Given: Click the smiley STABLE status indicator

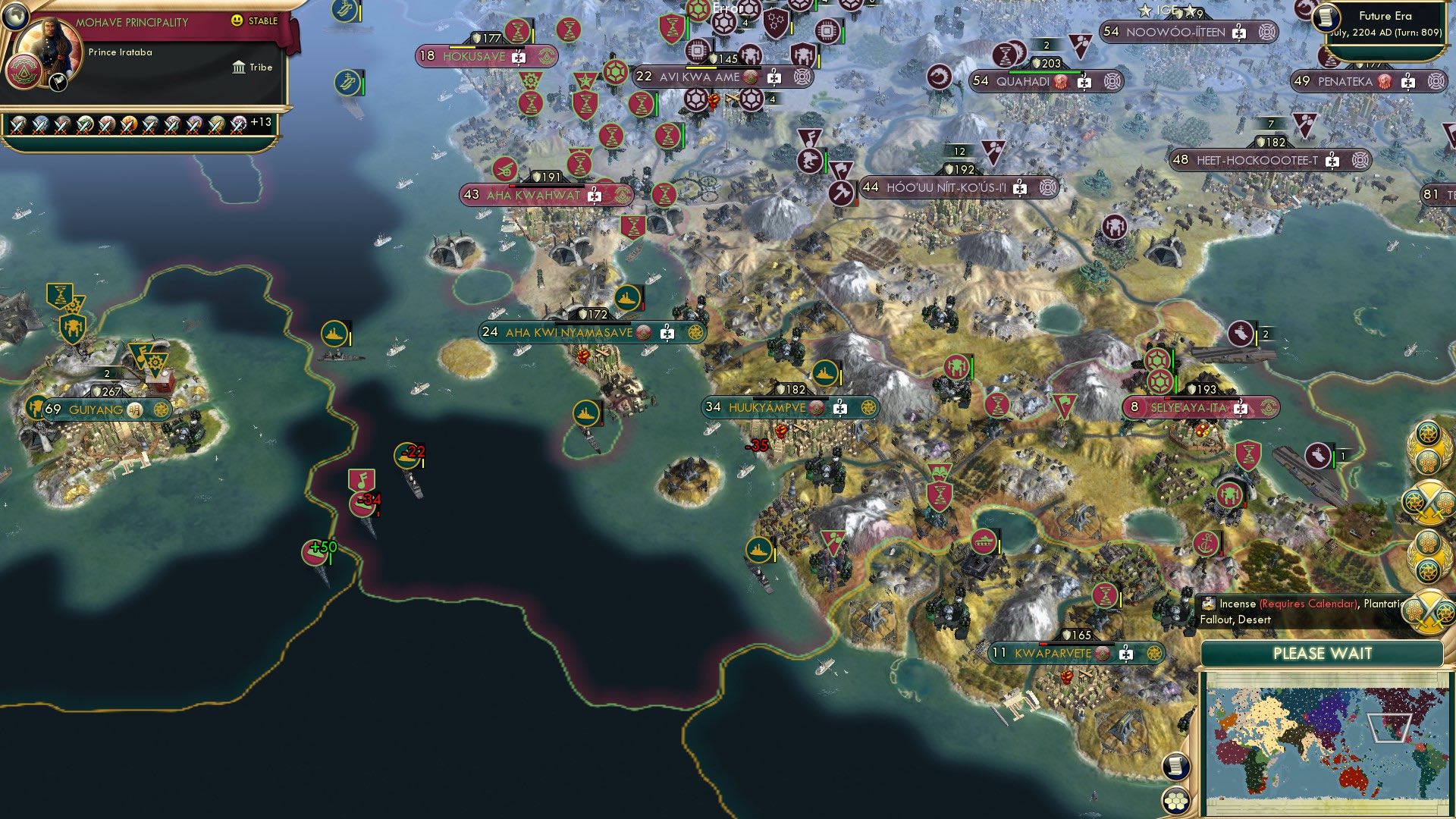Looking at the screenshot, I should [237, 21].
